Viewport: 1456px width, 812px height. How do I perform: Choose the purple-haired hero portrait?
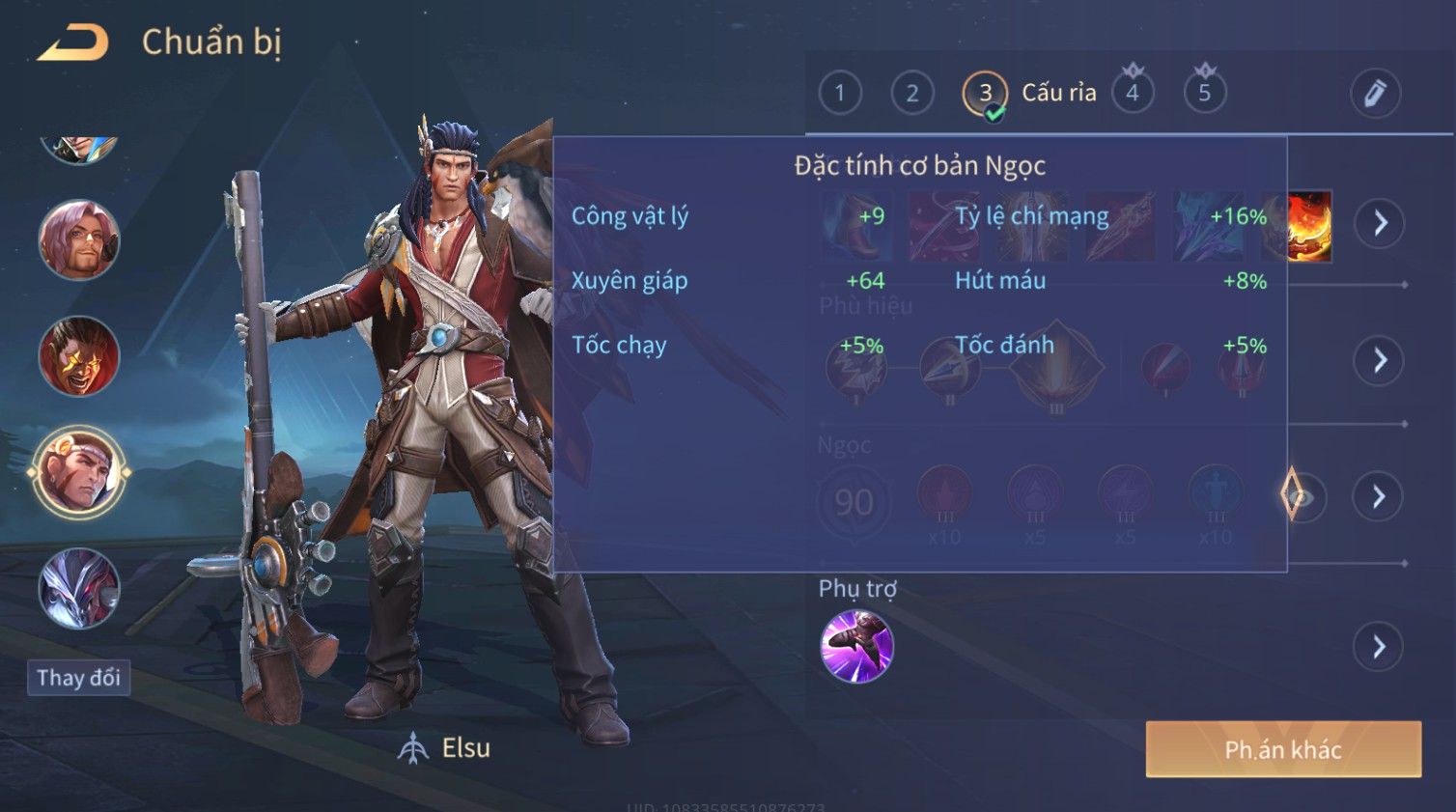tap(78, 240)
